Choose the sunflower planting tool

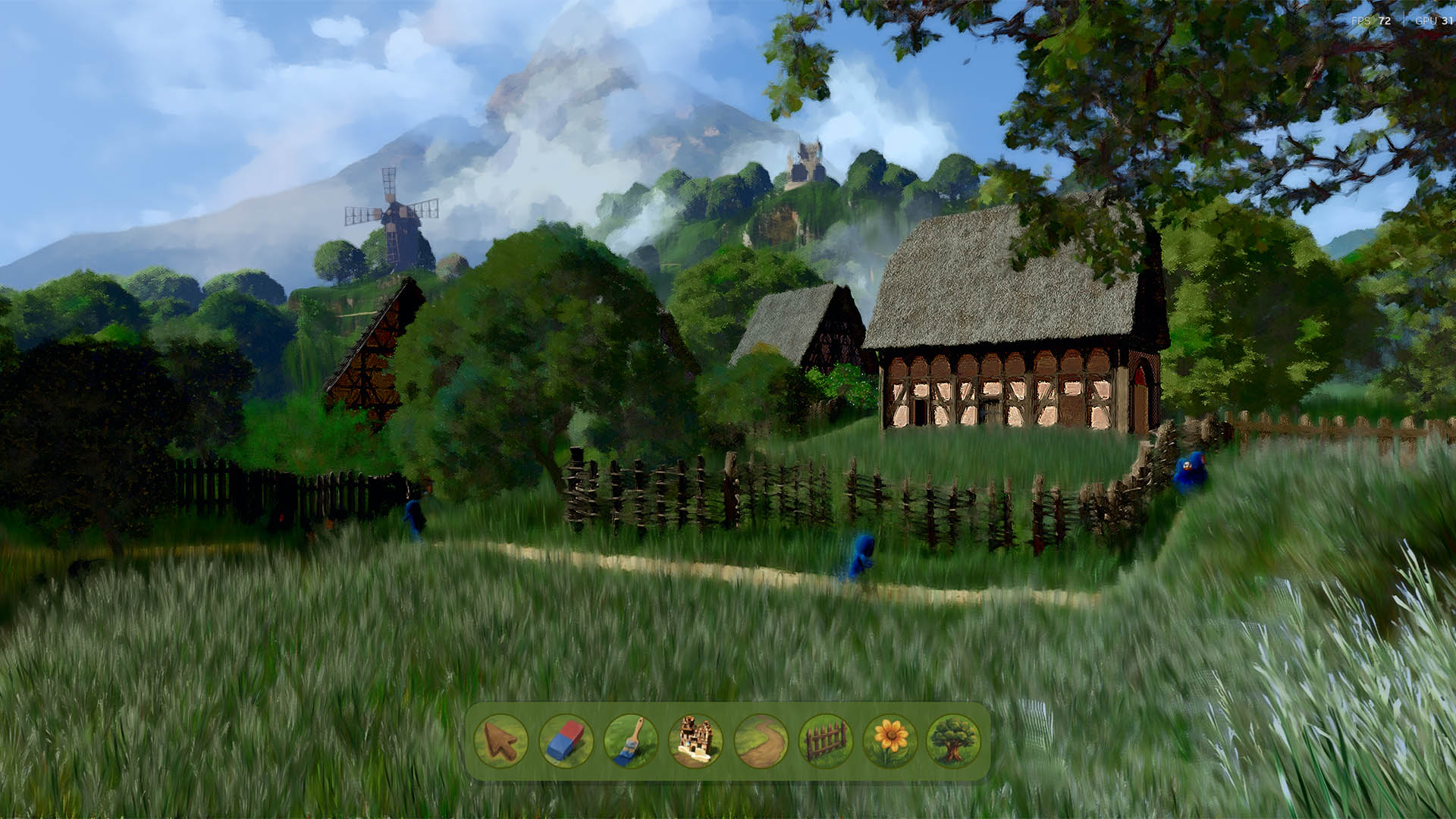[890, 741]
